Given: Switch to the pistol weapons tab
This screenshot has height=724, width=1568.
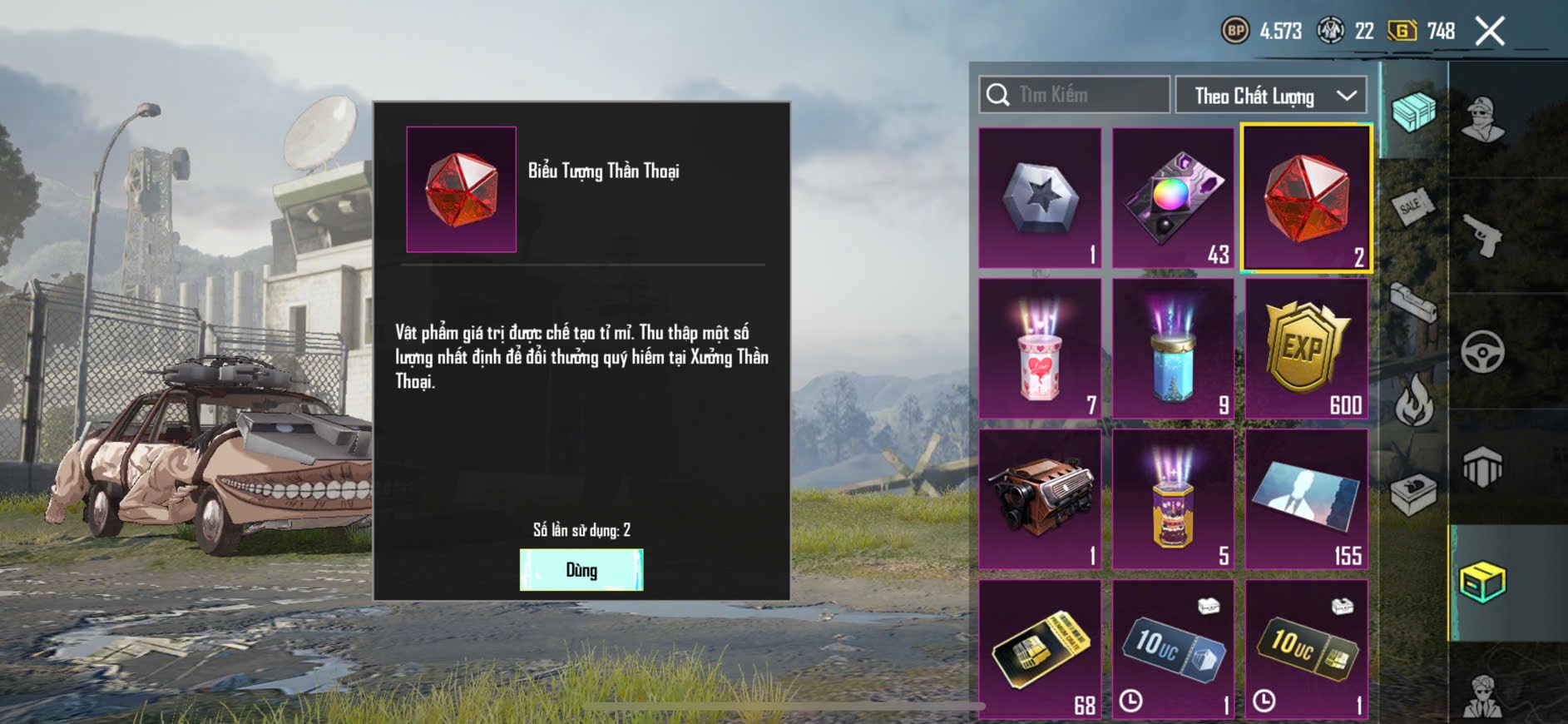Looking at the screenshot, I should tap(1482, 236).
